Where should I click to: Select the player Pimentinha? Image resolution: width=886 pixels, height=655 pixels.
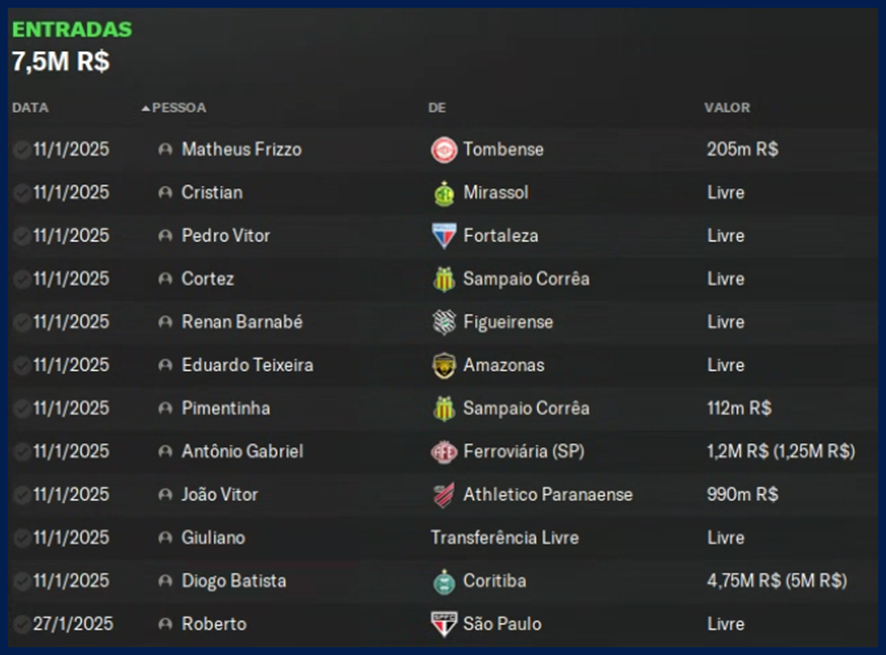(226, 408)
